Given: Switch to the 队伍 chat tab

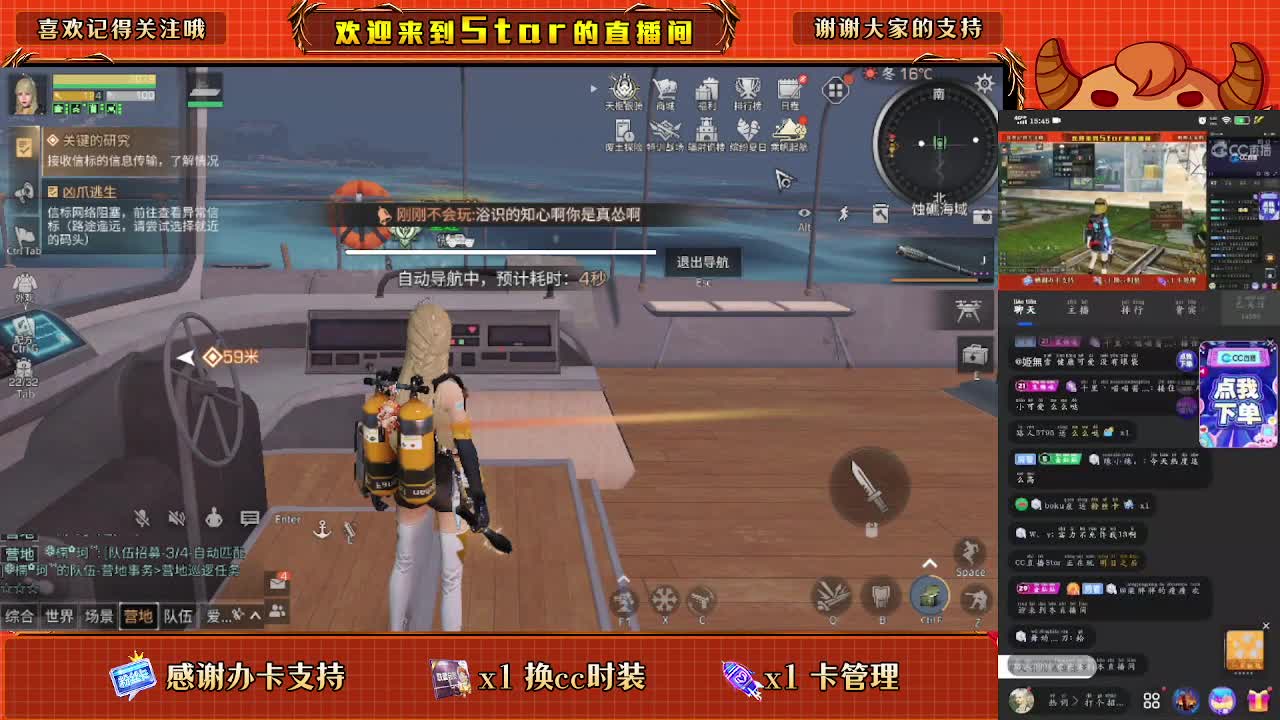Looking at the screenshot, I should (177, 617).
